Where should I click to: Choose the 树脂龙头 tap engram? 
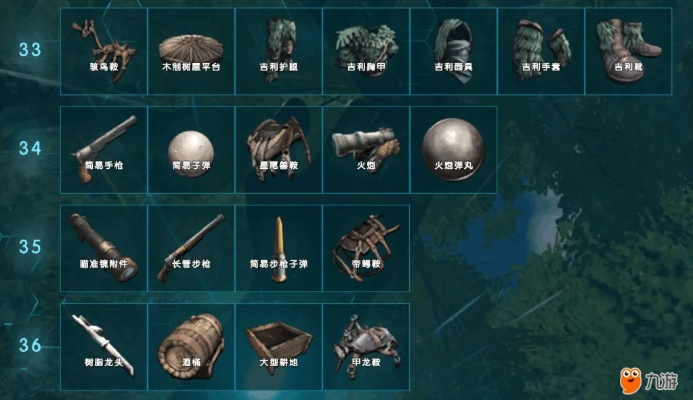pyautogui.click(x=104, y=346)
